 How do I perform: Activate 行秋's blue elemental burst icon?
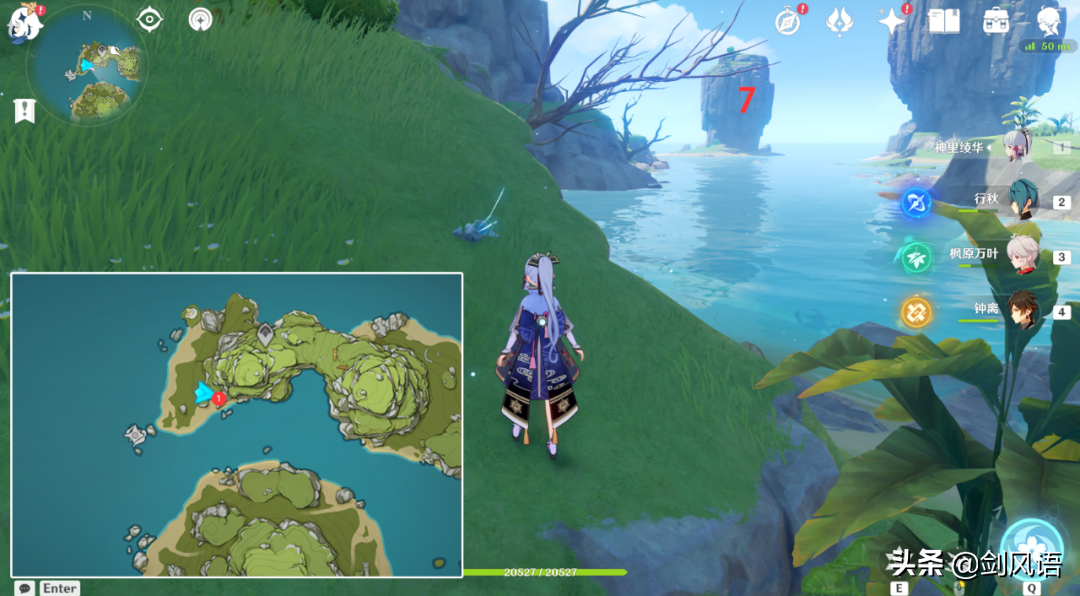click(916, 203)
